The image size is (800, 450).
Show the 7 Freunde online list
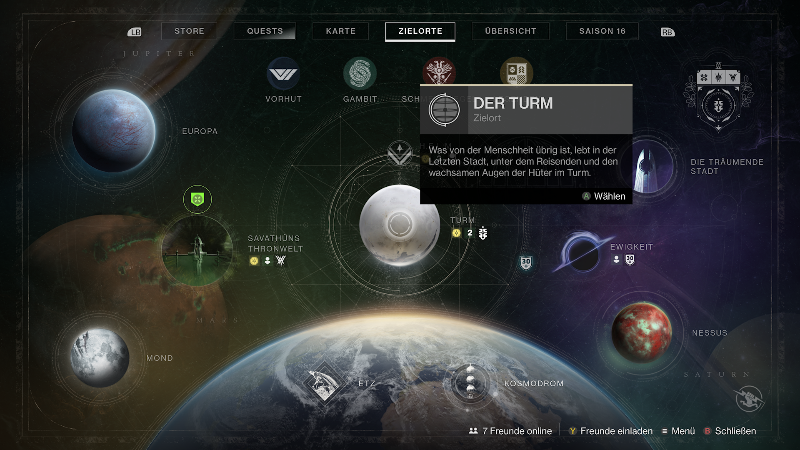click(510, 431)
